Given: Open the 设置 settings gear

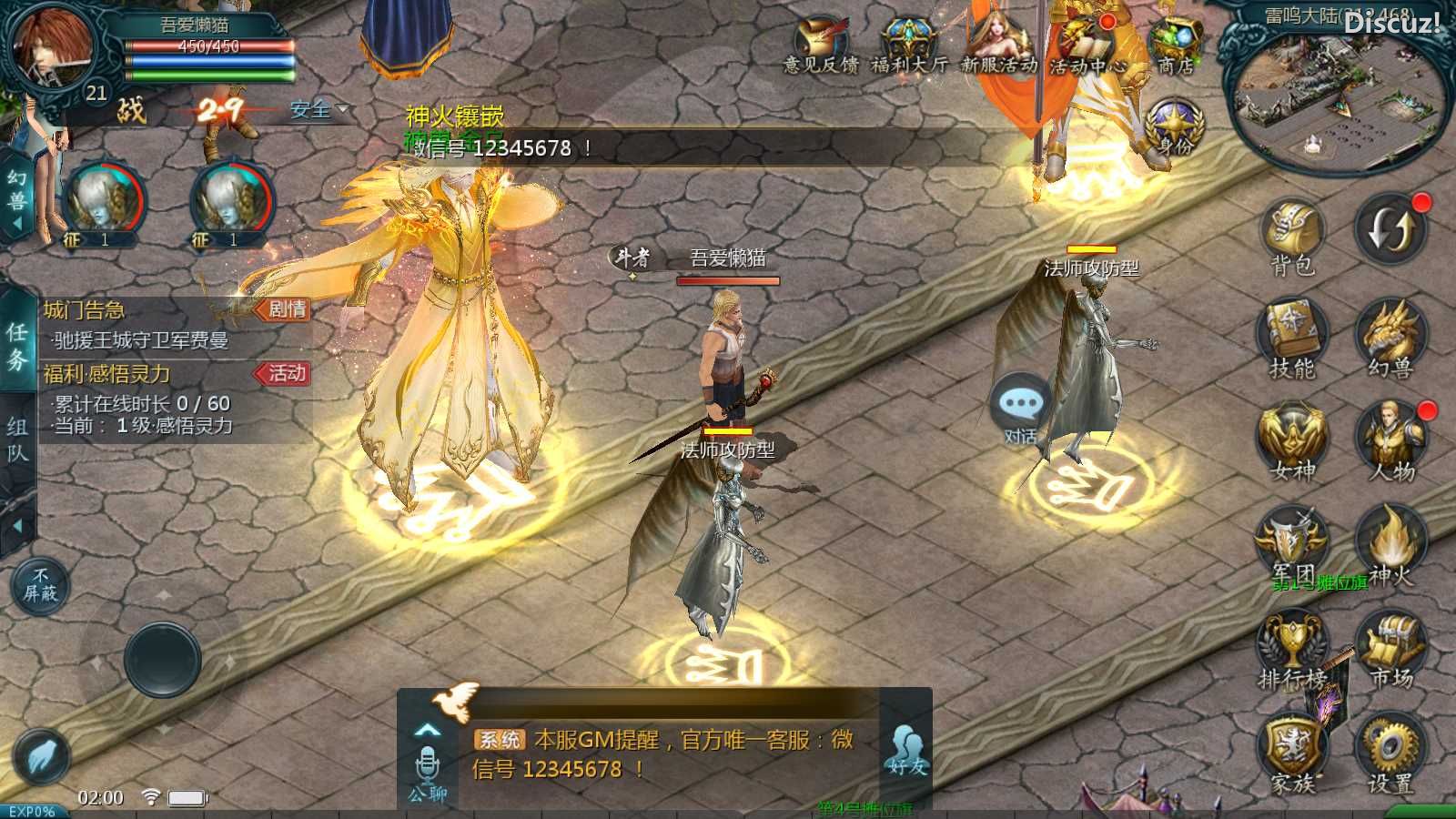Looking at the screenshot, I should click(1390, 751).
